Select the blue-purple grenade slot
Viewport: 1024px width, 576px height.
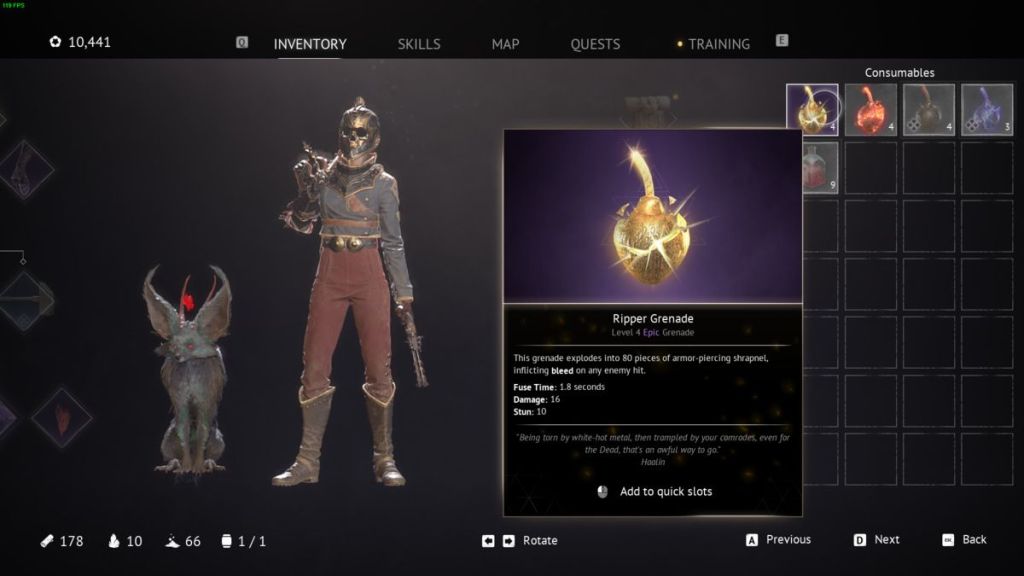(x=987, y=109)
